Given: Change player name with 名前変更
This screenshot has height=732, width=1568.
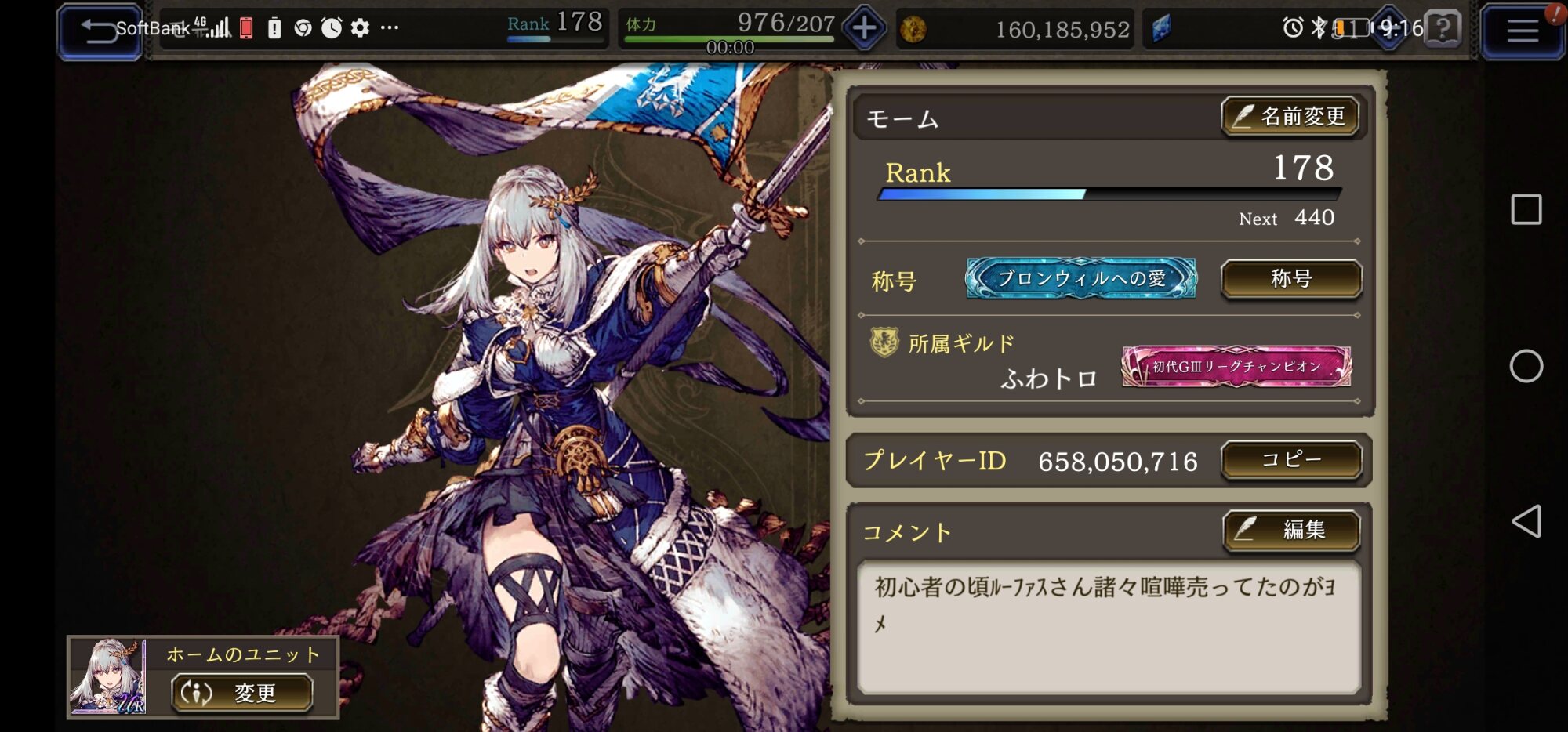Looking at the screenshot, I should coord(1290,117).
